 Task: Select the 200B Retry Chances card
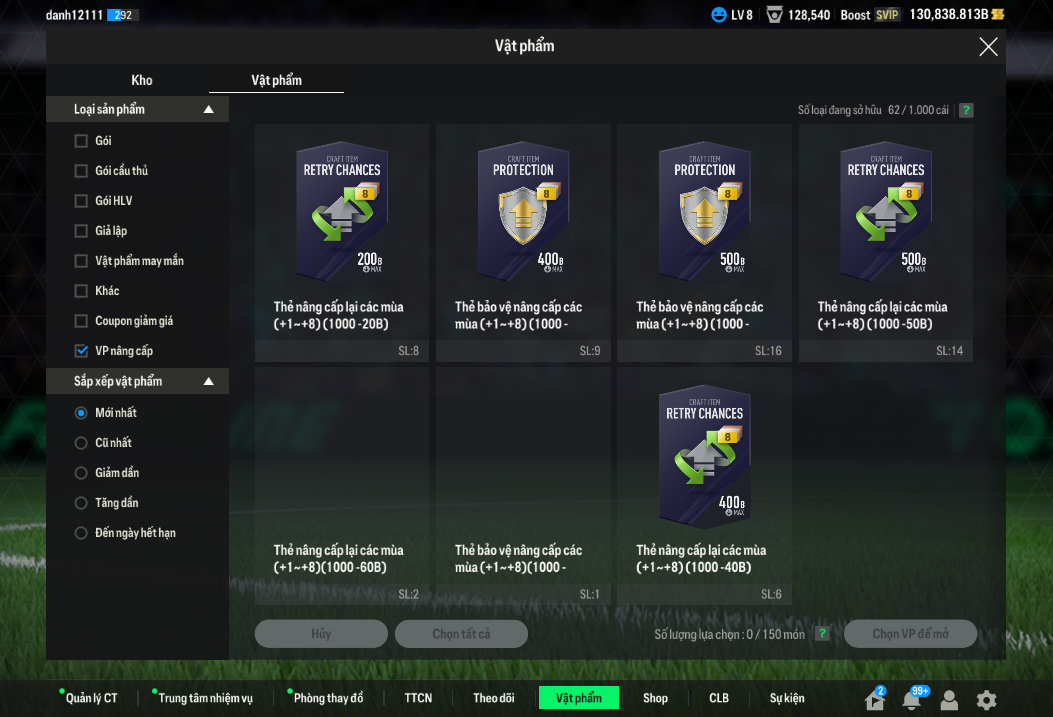342,242
